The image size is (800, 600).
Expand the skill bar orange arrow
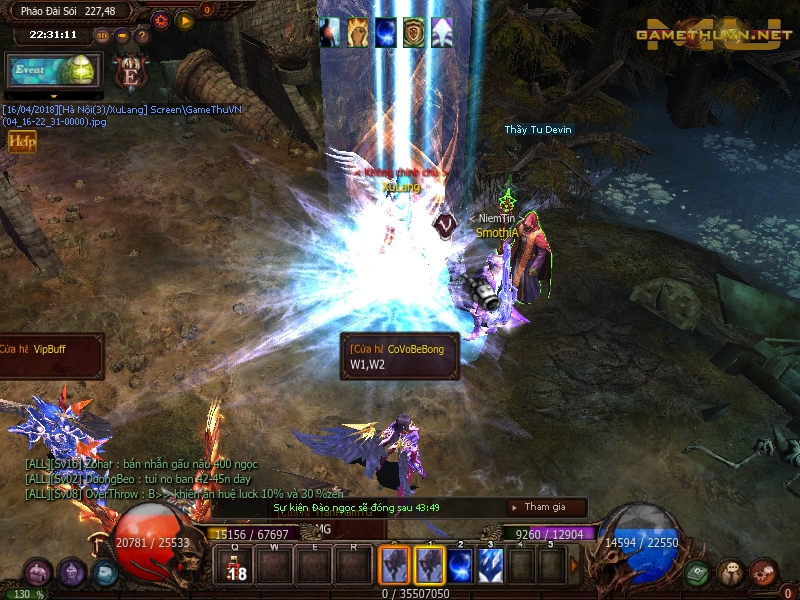tap(574, 566)
